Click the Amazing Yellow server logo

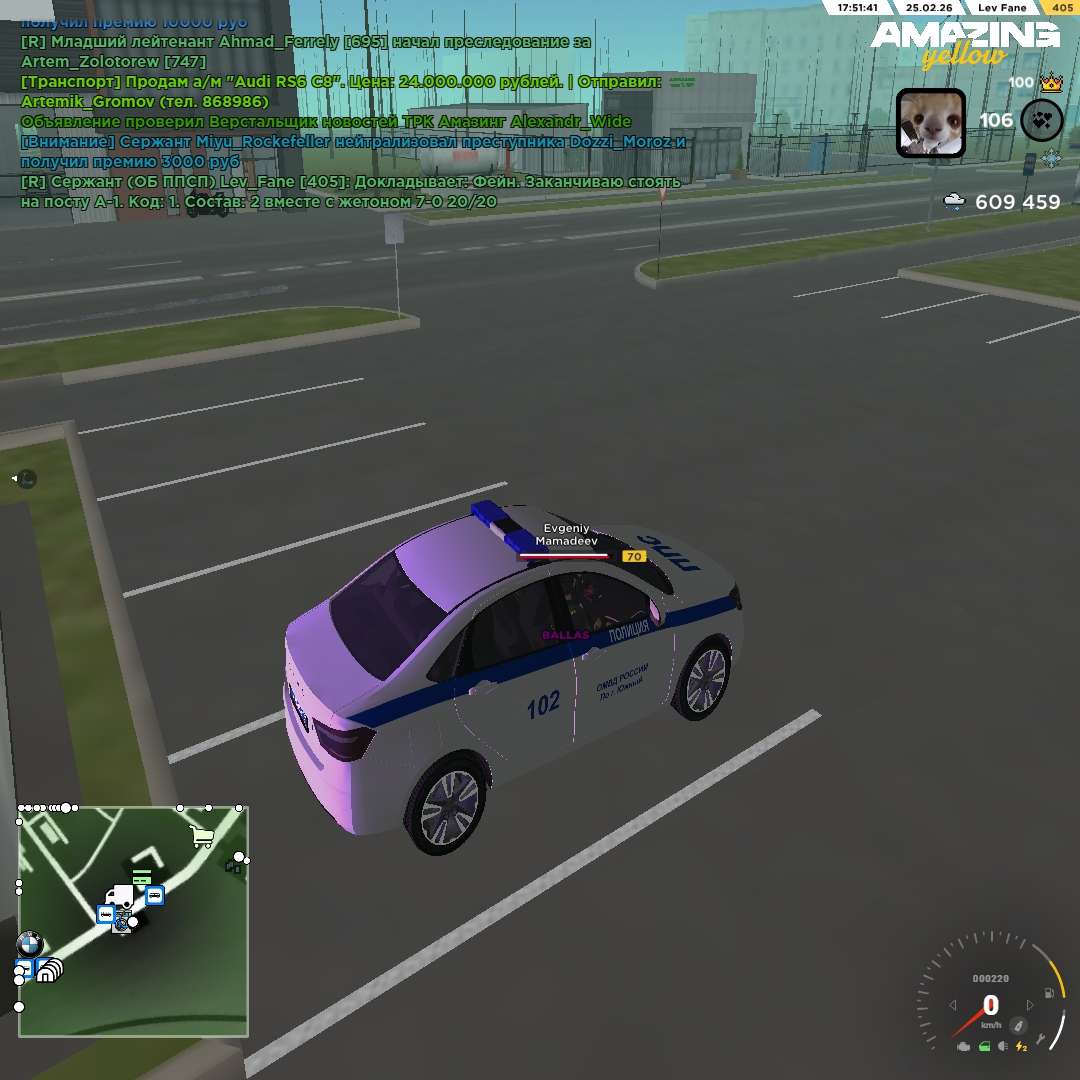tap(964, 44)
